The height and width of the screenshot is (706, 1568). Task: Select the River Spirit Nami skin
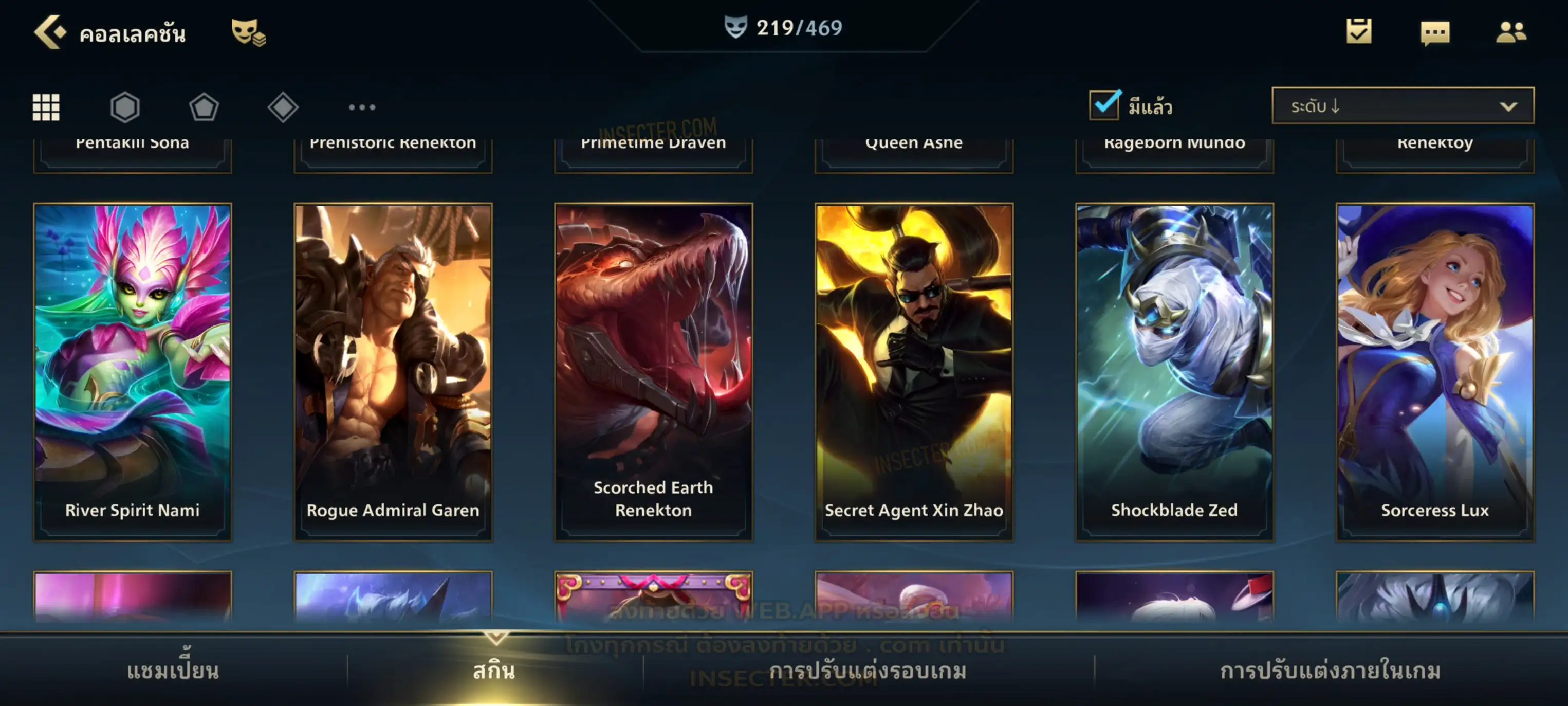133,372
